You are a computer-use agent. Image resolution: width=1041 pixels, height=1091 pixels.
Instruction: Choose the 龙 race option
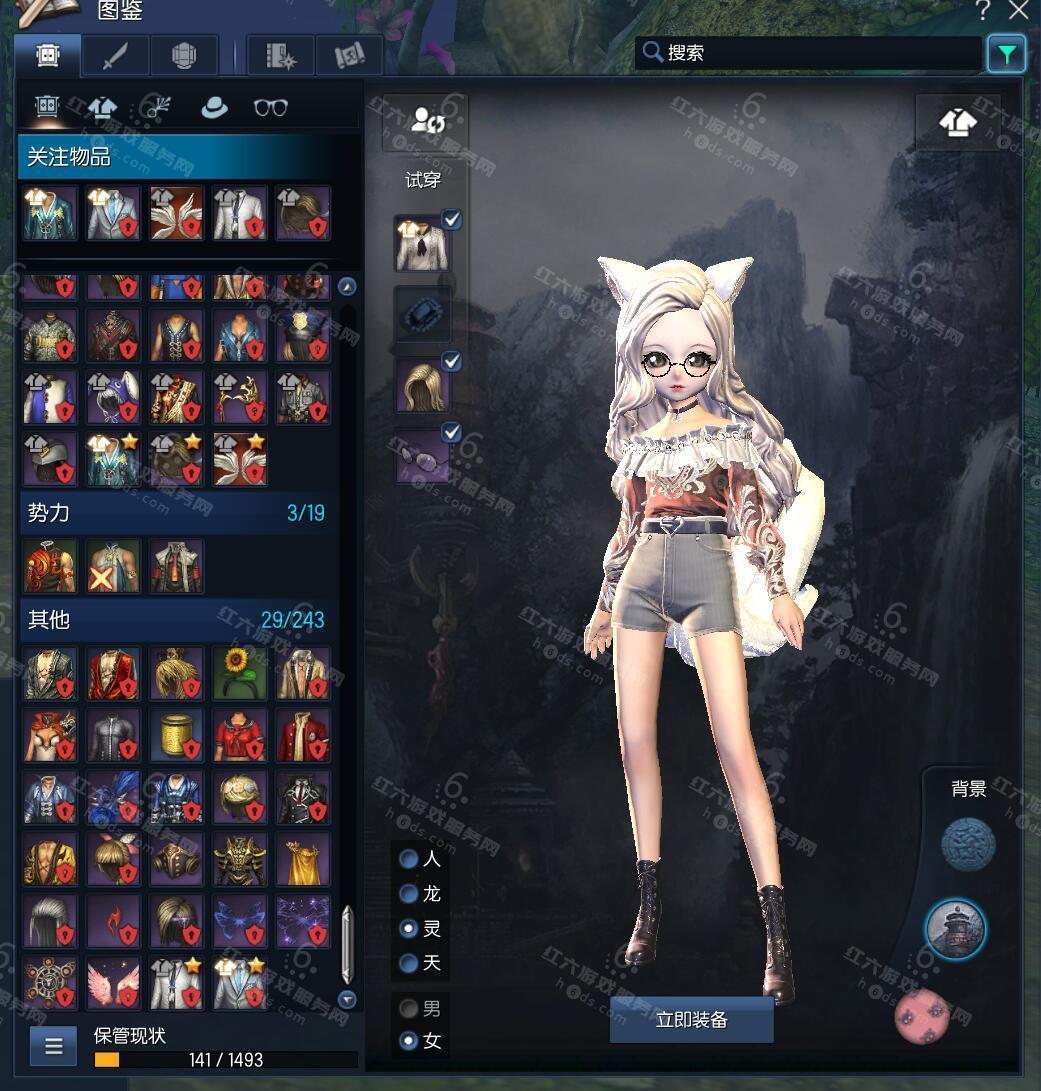coord(409,894)
